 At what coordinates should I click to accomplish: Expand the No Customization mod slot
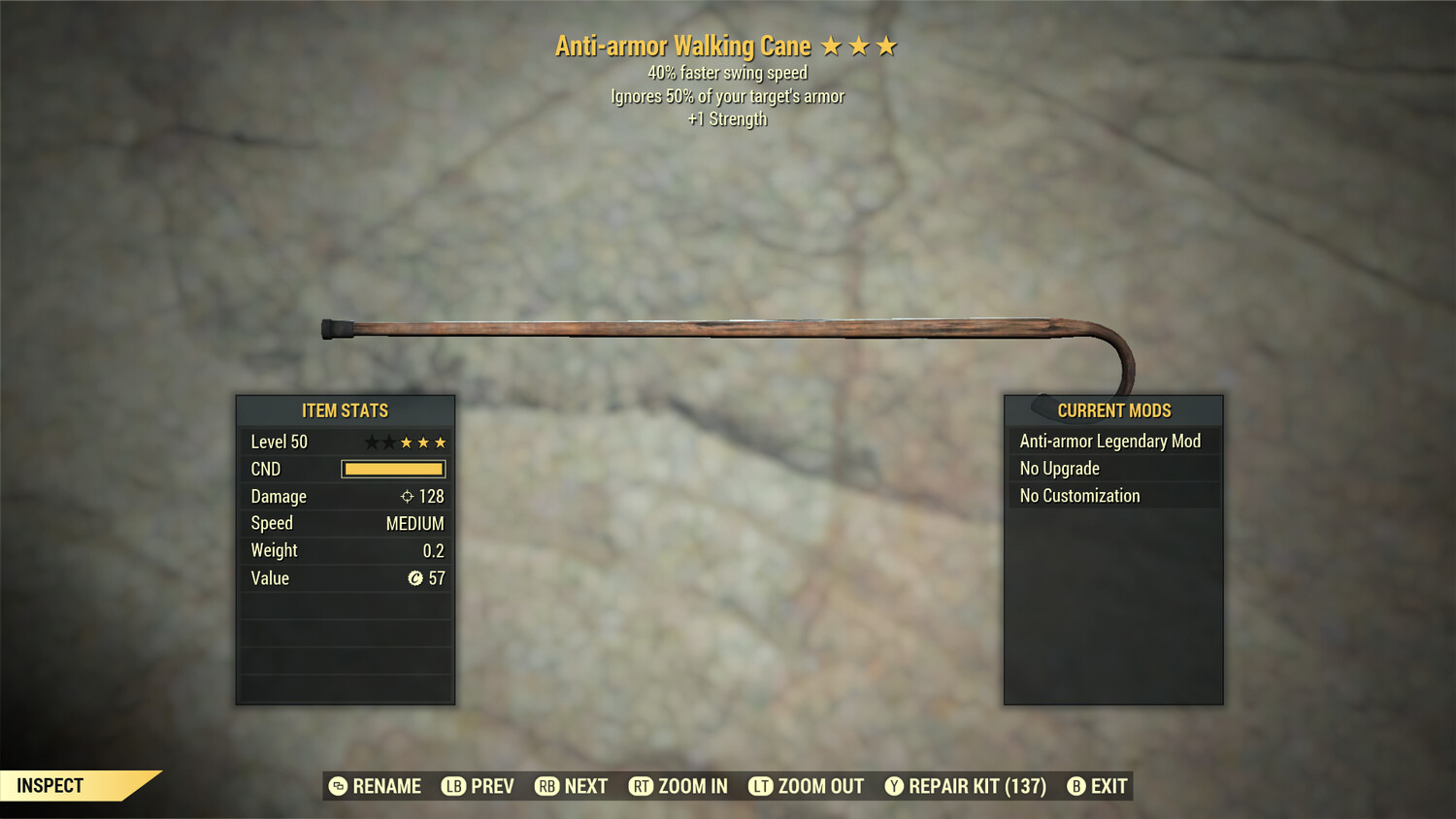[1078, 495]
